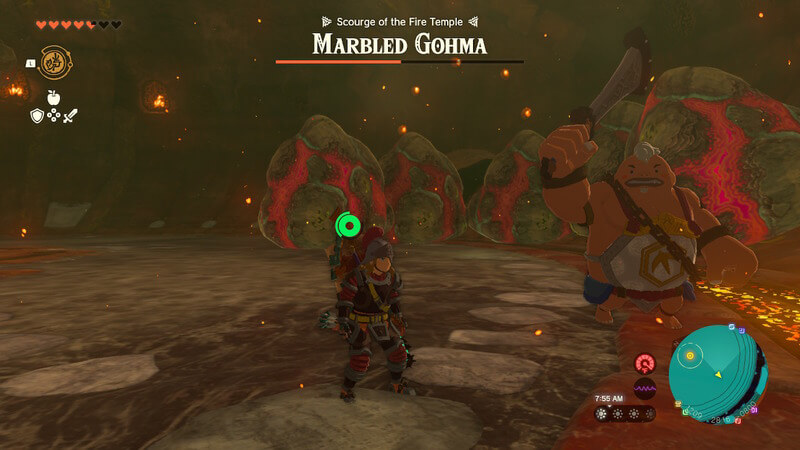Select the apple item shortcut
Viewport: 800px width, 450px height.
tap(54, 99)
